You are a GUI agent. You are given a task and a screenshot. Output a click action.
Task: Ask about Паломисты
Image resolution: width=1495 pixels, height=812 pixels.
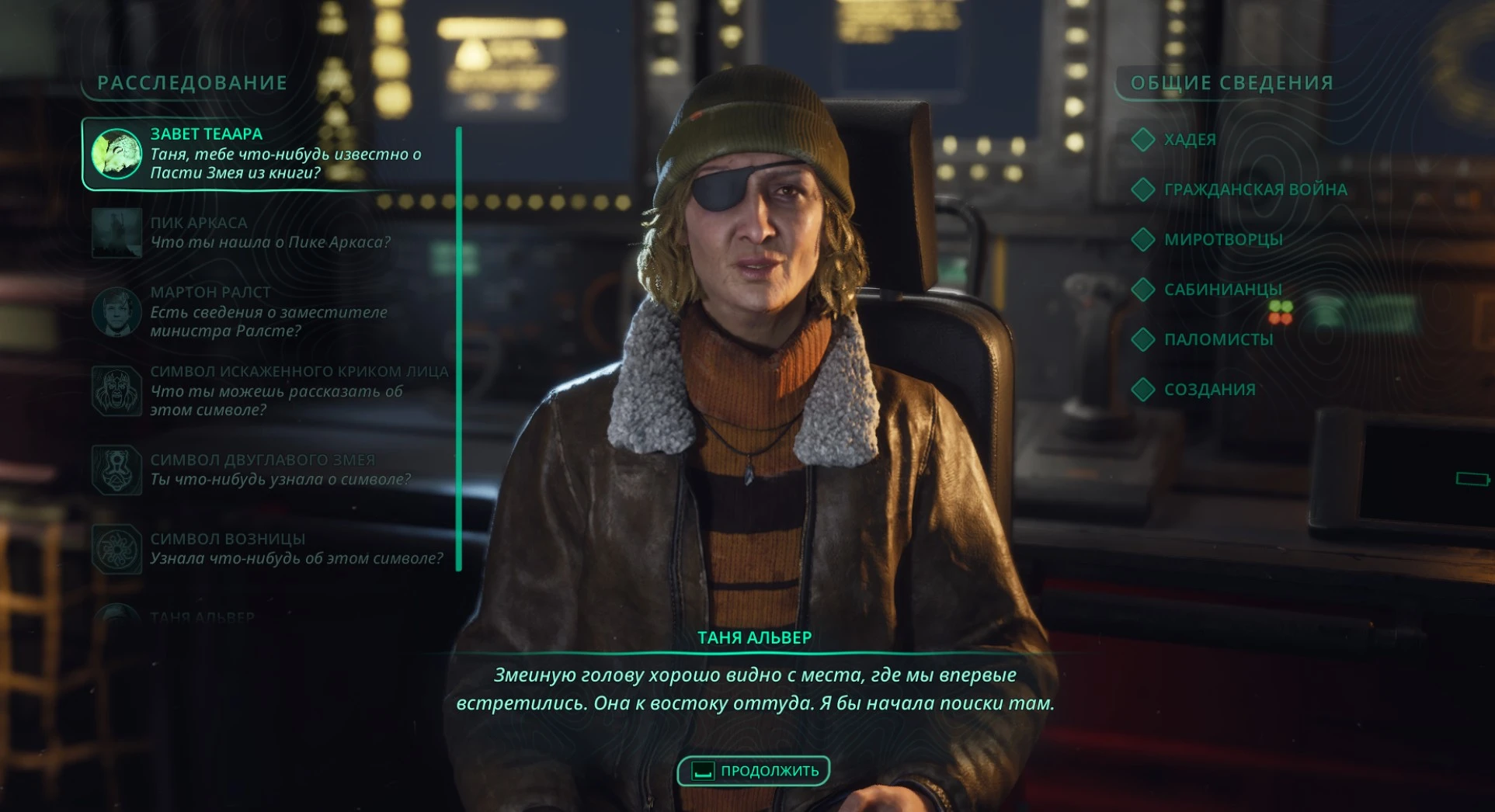pos(1218,339)
